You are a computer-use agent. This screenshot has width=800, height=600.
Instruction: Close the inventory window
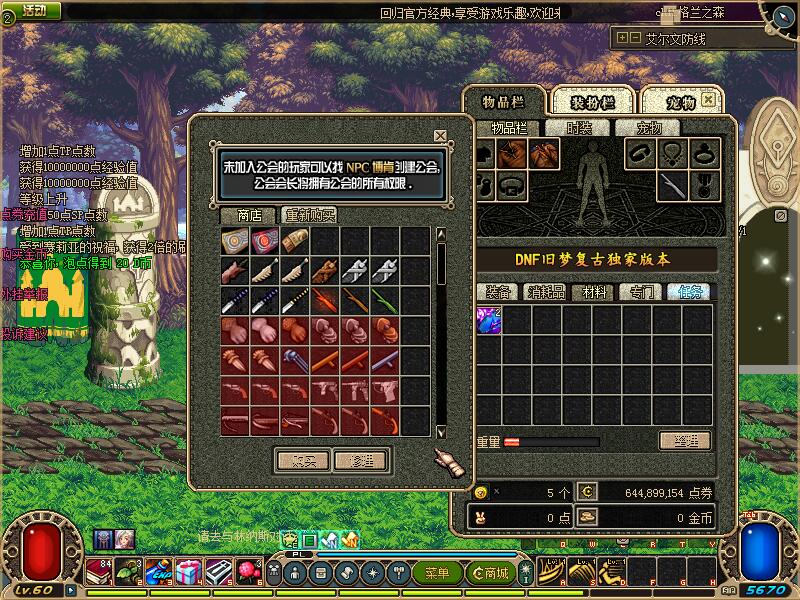[x=709, y=101]
